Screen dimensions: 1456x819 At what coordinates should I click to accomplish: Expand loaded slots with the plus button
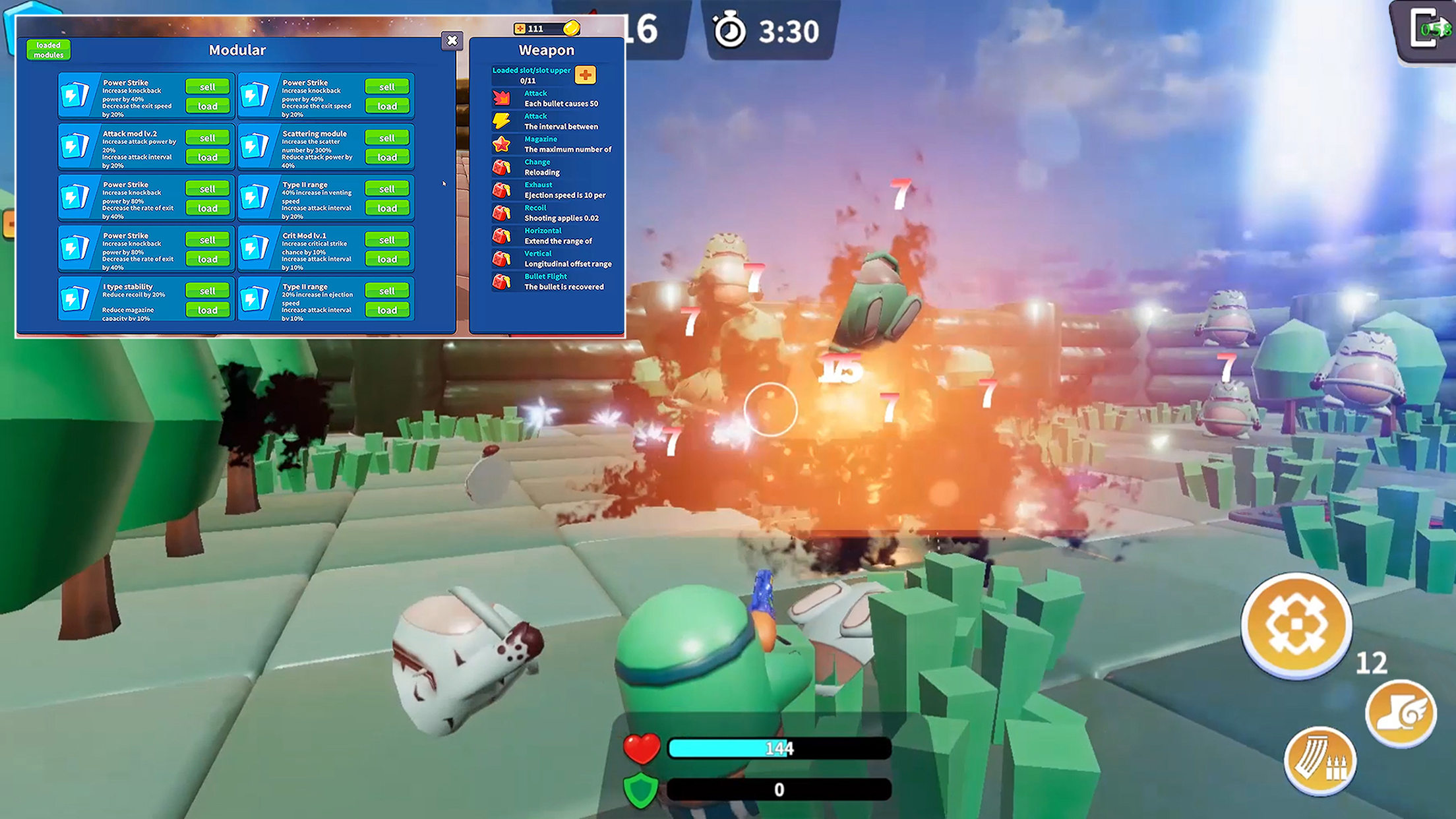pyautogui.click(x=586, y=75)
